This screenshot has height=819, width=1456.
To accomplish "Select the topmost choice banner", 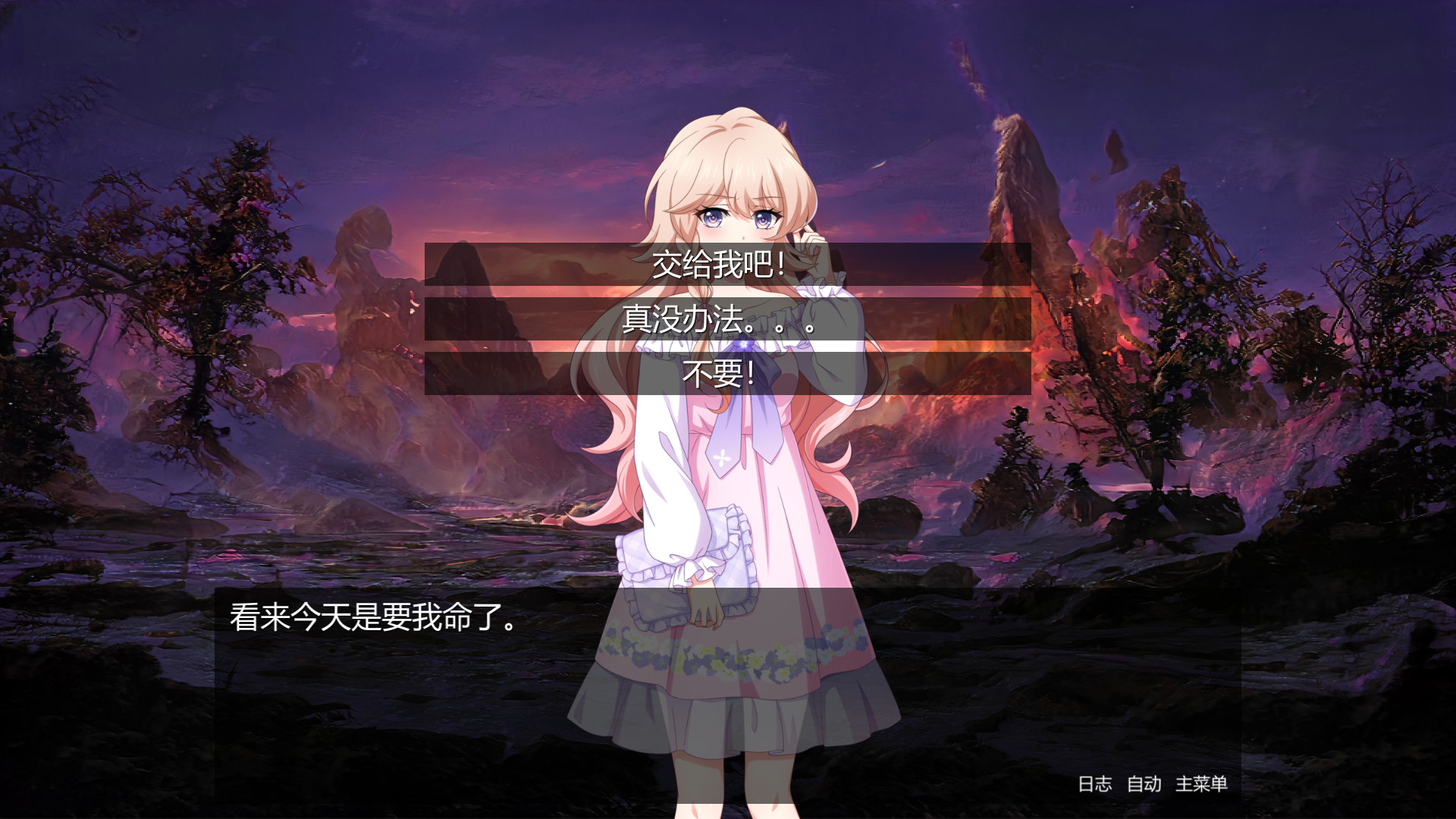I will [726, 267].
